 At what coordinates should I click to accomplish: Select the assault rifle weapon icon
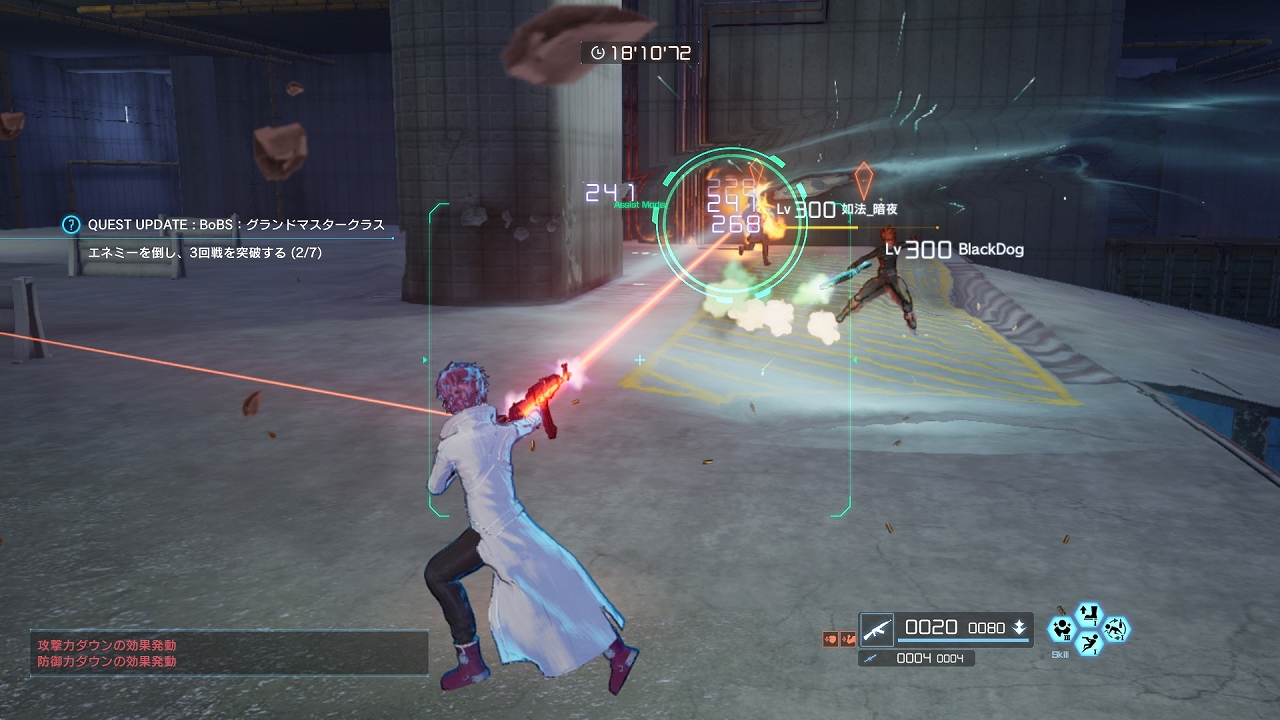[877, 628]
